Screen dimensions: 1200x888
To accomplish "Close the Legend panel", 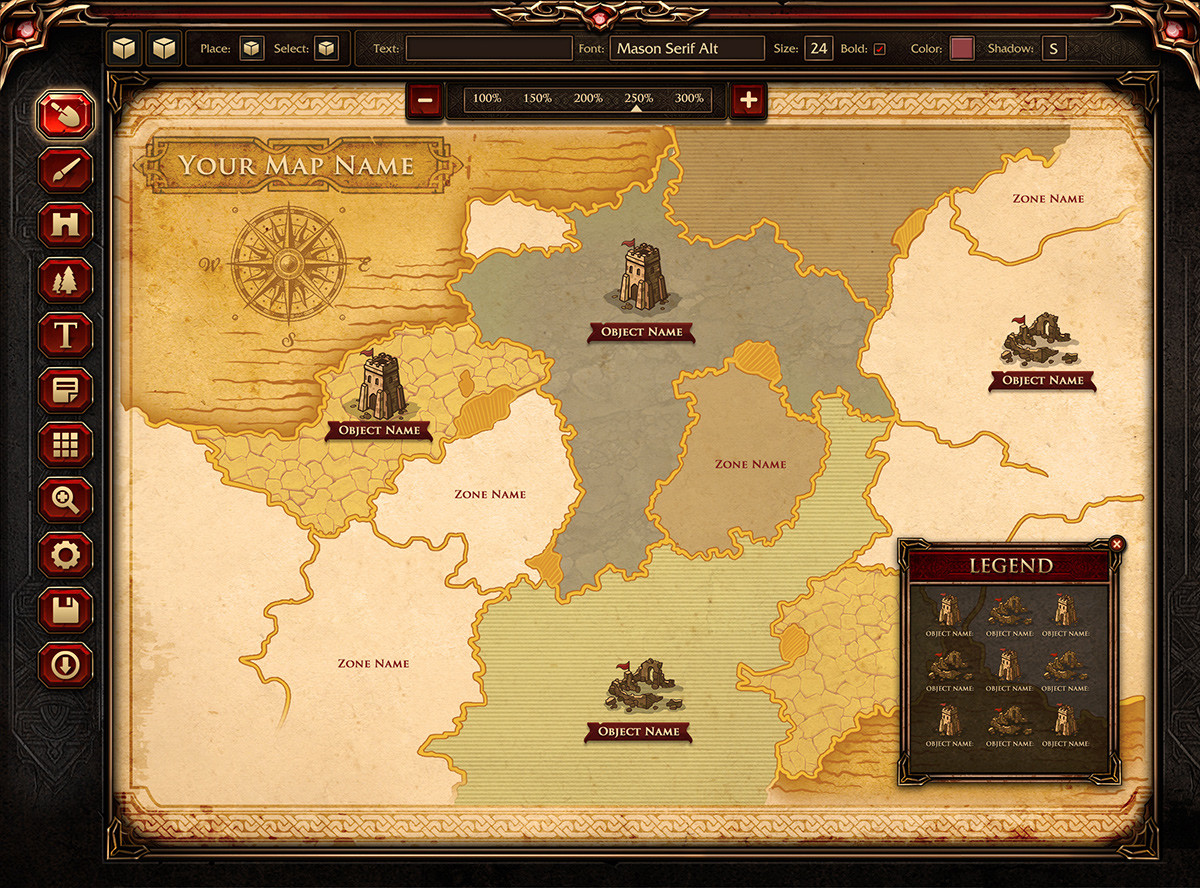I will (x=1117, y=544).
